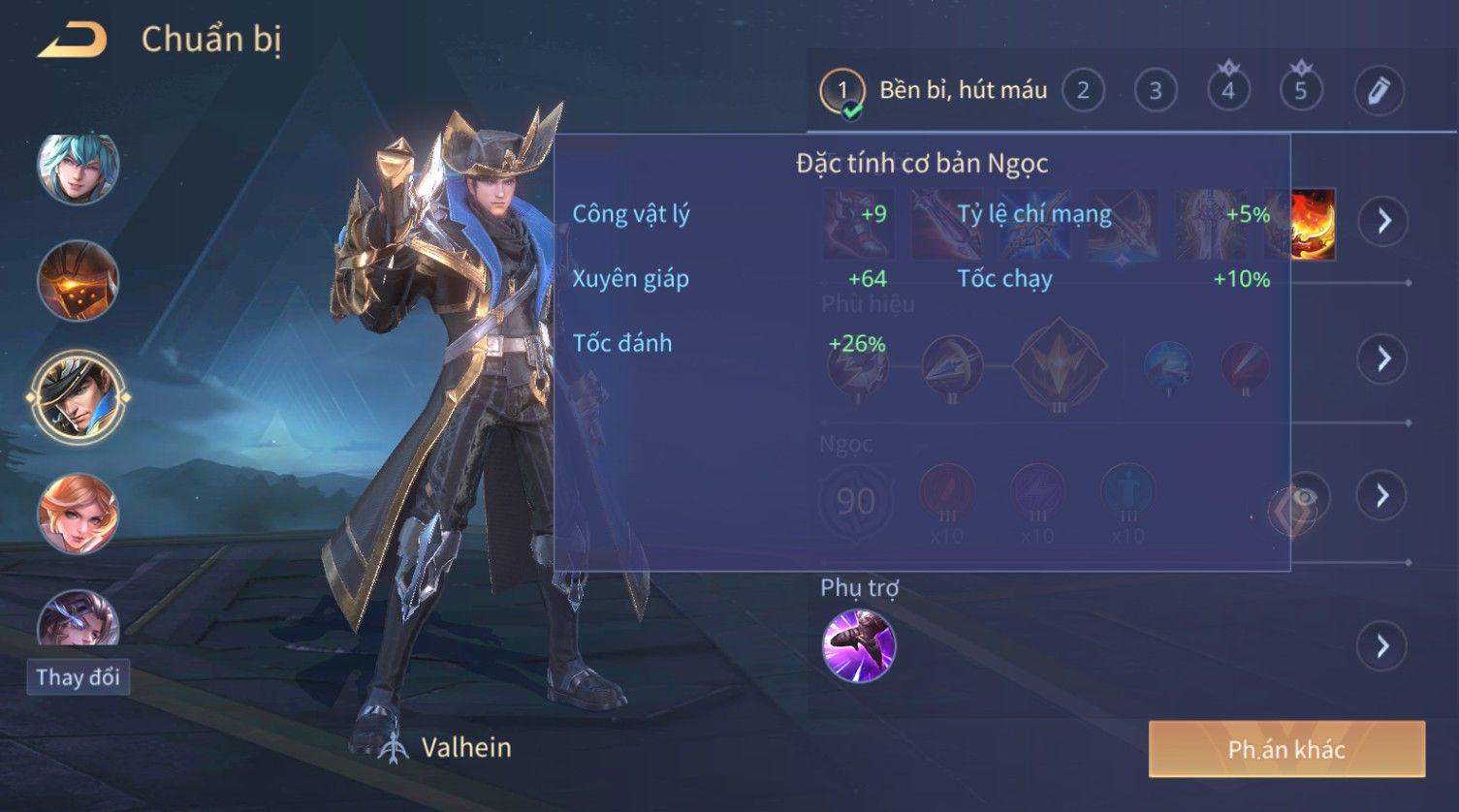Switch to preset tab 2

coord(1083,91)
